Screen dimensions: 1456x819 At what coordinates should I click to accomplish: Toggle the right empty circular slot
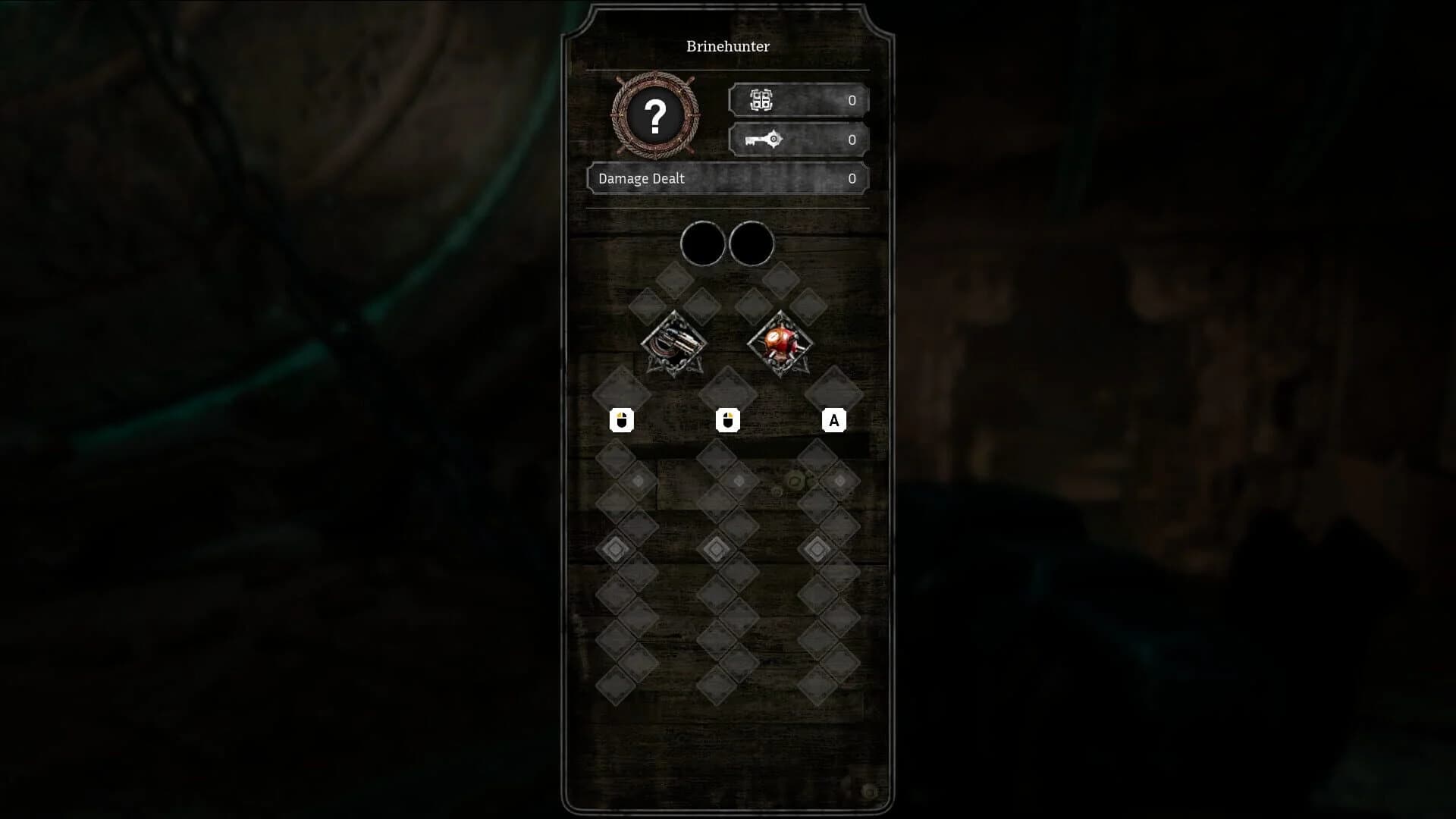(x=753, y=241)
